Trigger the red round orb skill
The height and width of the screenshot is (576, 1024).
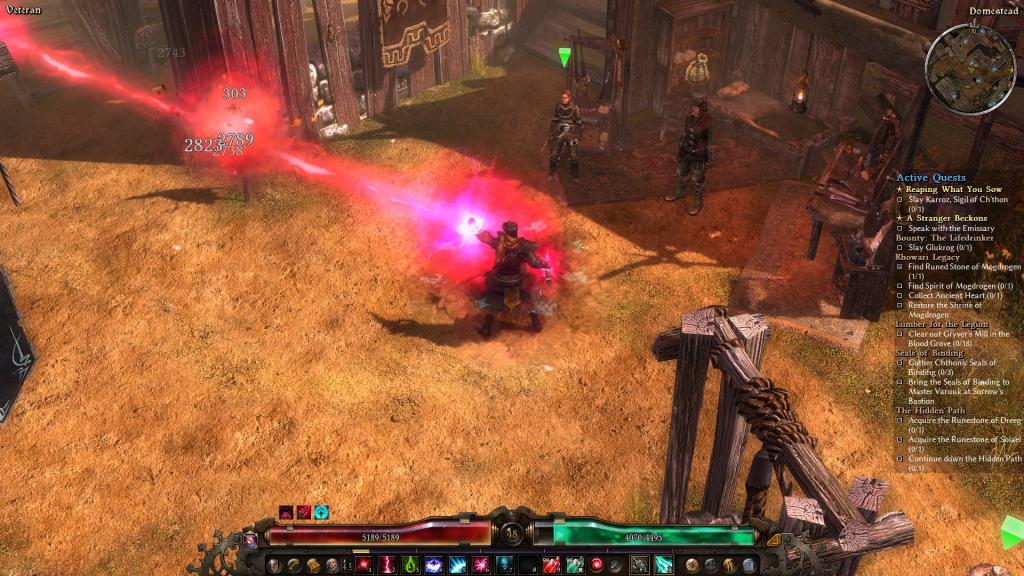click(598, 565)
